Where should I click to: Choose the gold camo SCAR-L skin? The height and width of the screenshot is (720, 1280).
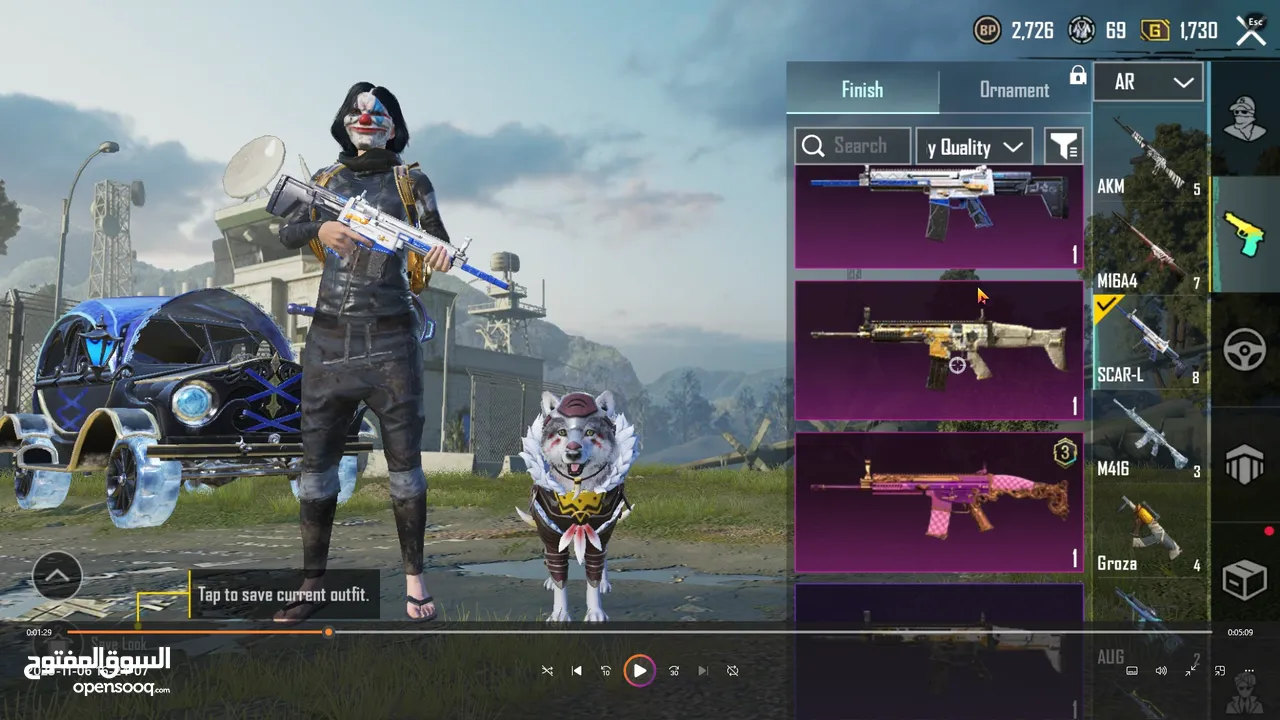click(x=938, y=349)
